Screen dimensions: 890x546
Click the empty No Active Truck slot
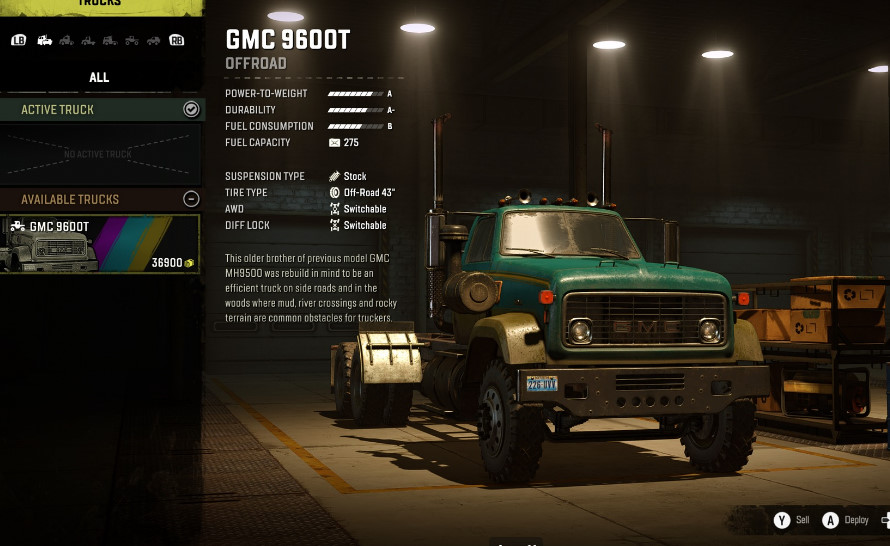(100, 154)
